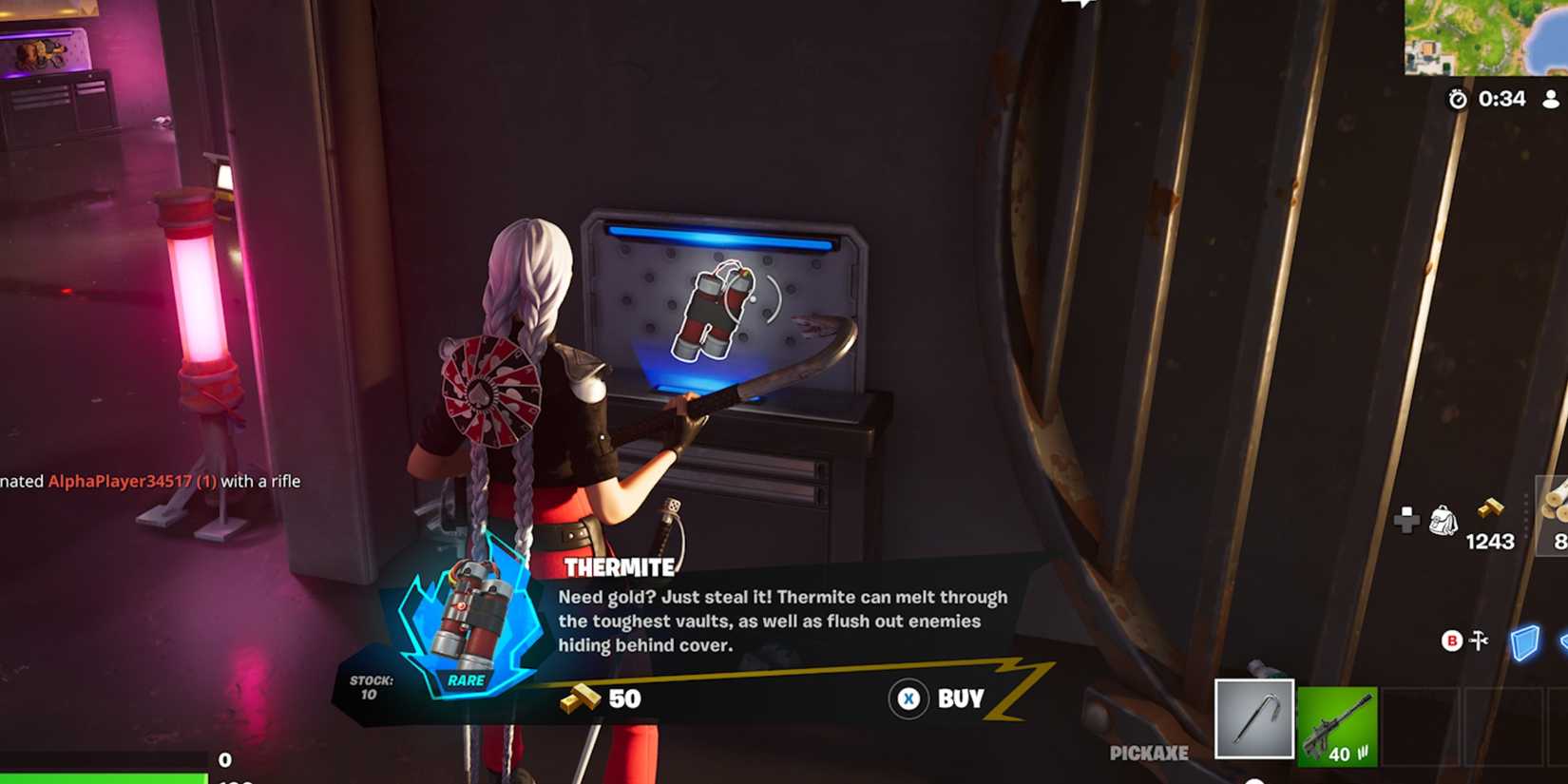This screenshot has height=784, width=1568.
Task: Expand the STOCK: 10 info panel
Action: [x=373, y=686]
